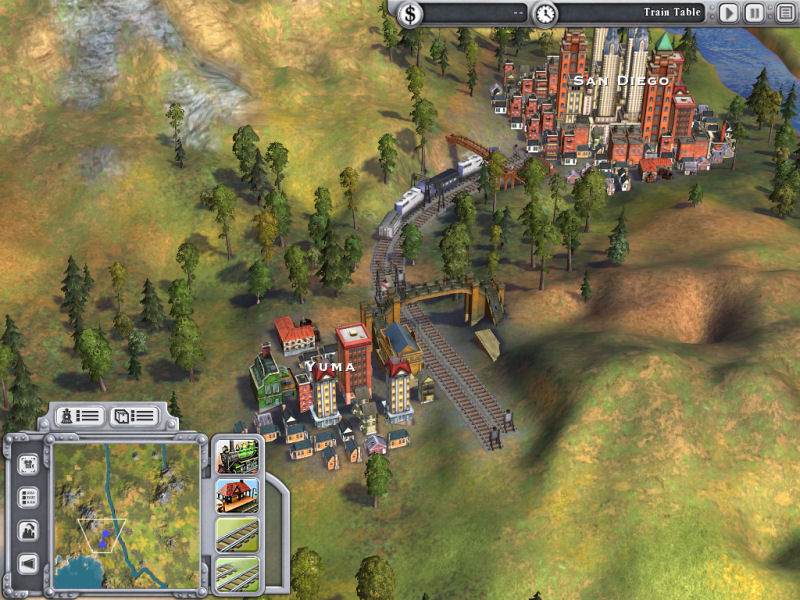This screenshot has height=600, width=800.
Task: Toggle the top minimap overlay button
Action: pyautogui.click(x=28, y=464)
